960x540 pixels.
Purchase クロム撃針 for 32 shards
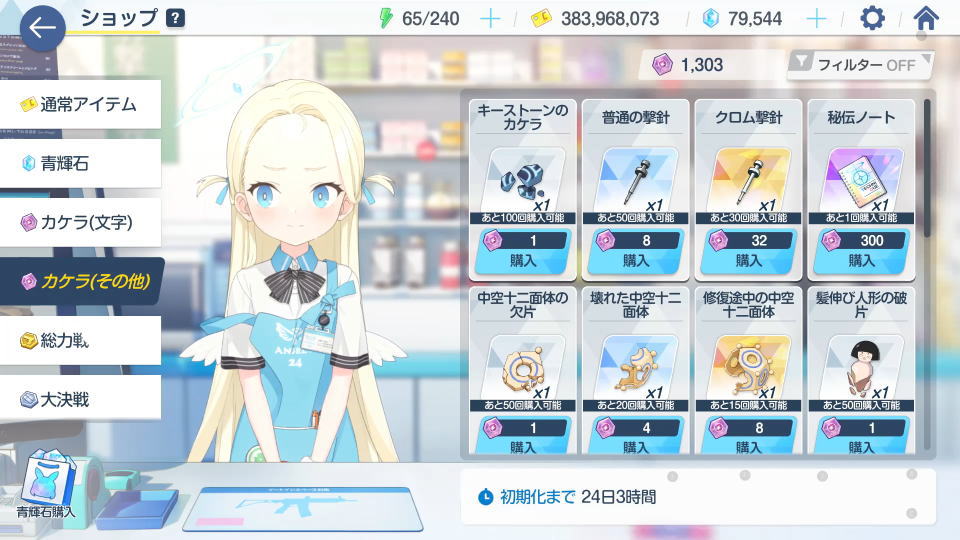click(745, 251)
